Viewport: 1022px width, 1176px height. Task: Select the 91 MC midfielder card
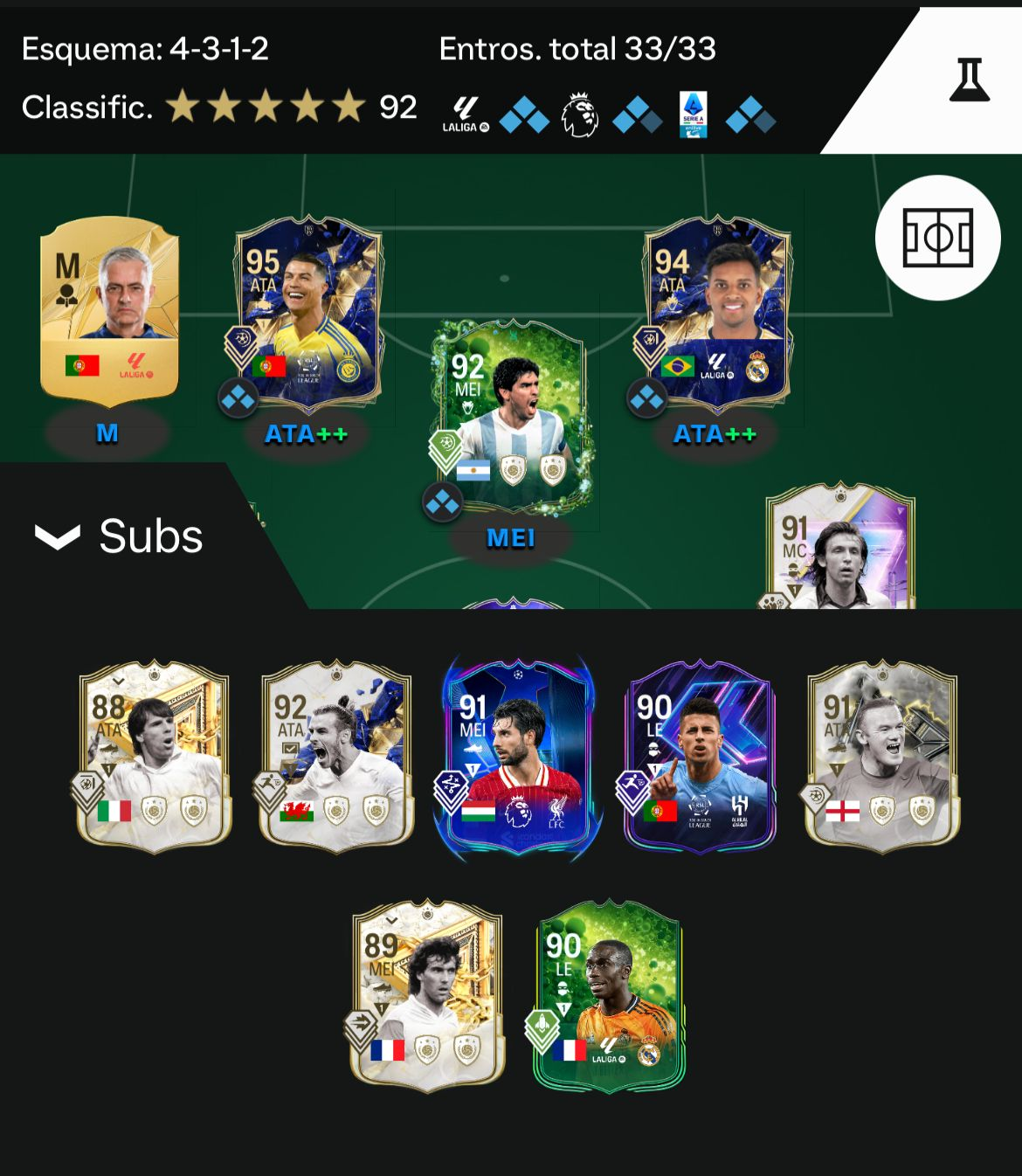[x=839, y=550]
